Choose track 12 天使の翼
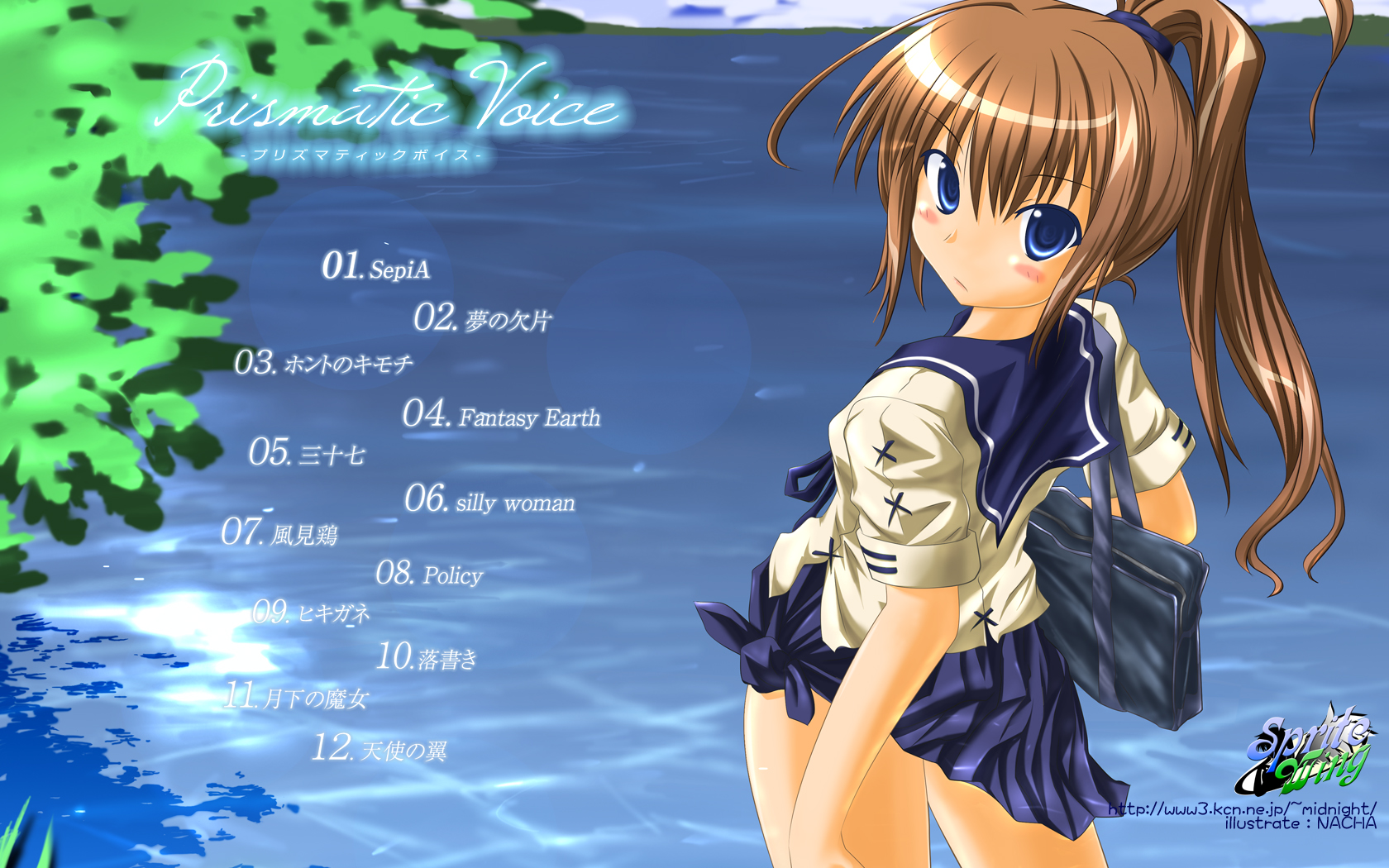1389x868 pixels. [x=379, y=749]
